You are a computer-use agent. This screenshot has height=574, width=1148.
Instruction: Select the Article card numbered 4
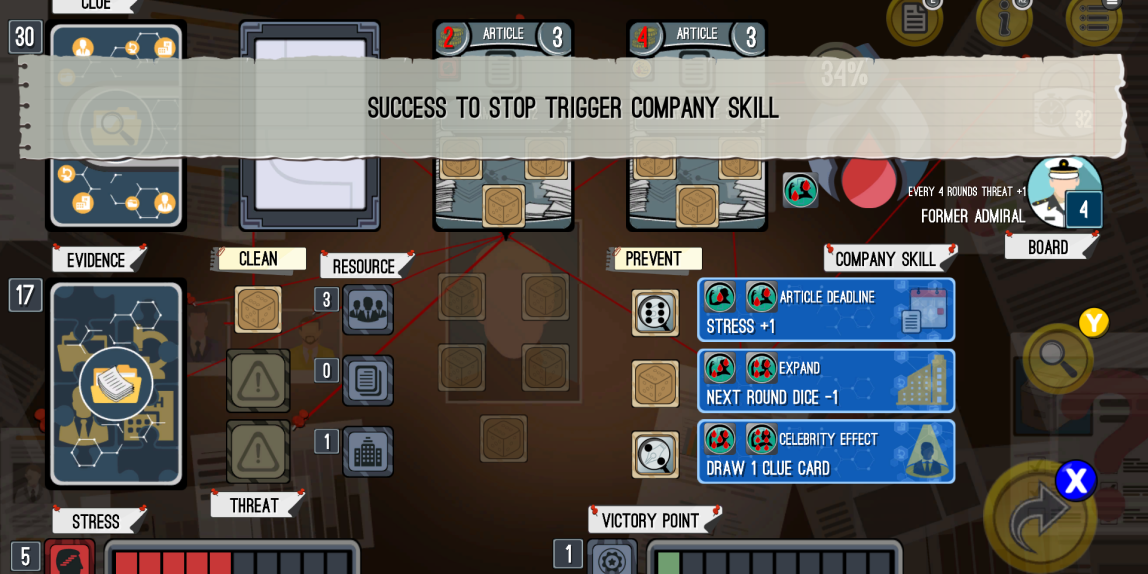[697, 125]
